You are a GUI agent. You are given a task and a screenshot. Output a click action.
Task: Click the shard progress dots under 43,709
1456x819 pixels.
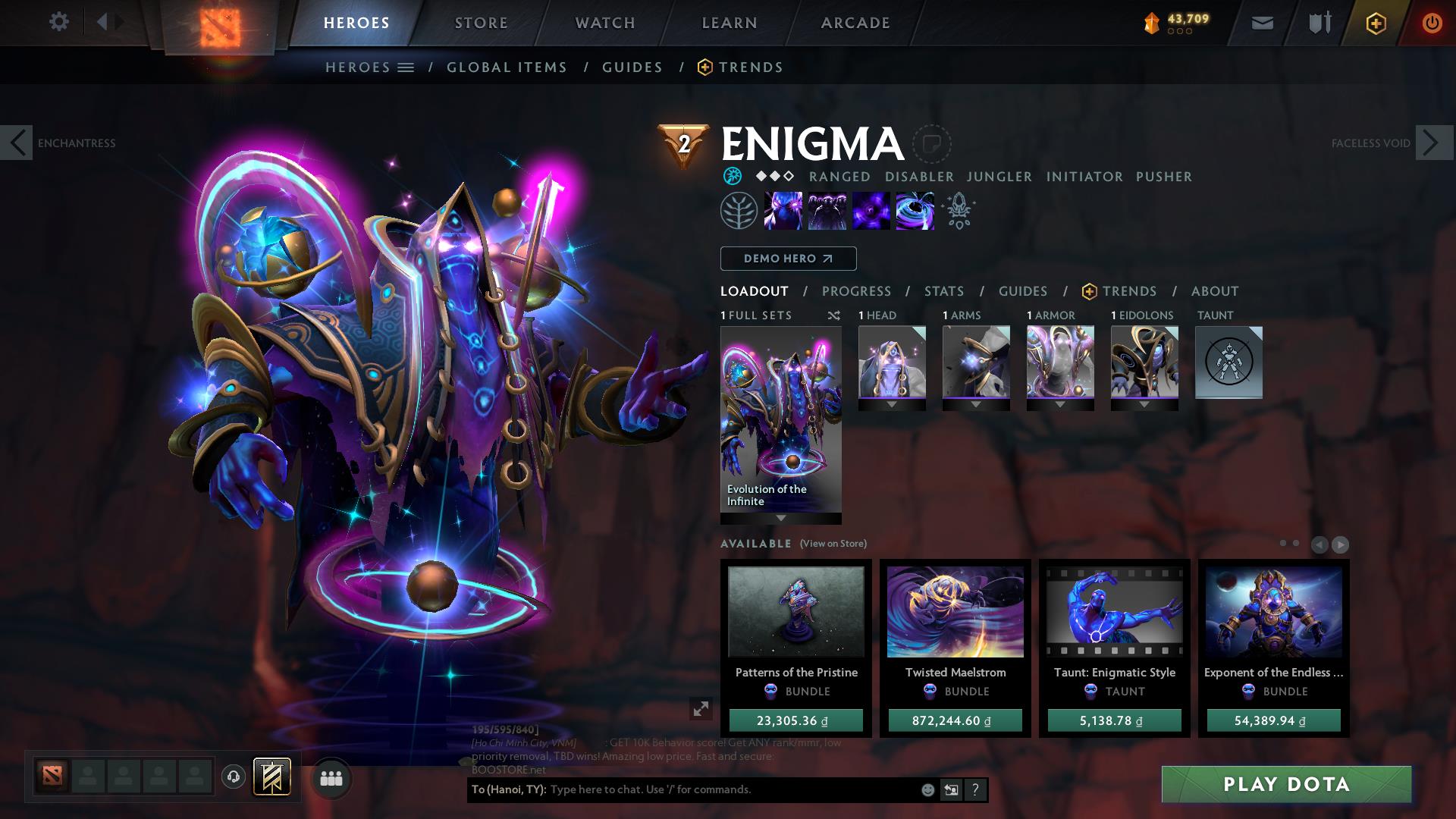pyautogui.click(x=1178, y=33)
